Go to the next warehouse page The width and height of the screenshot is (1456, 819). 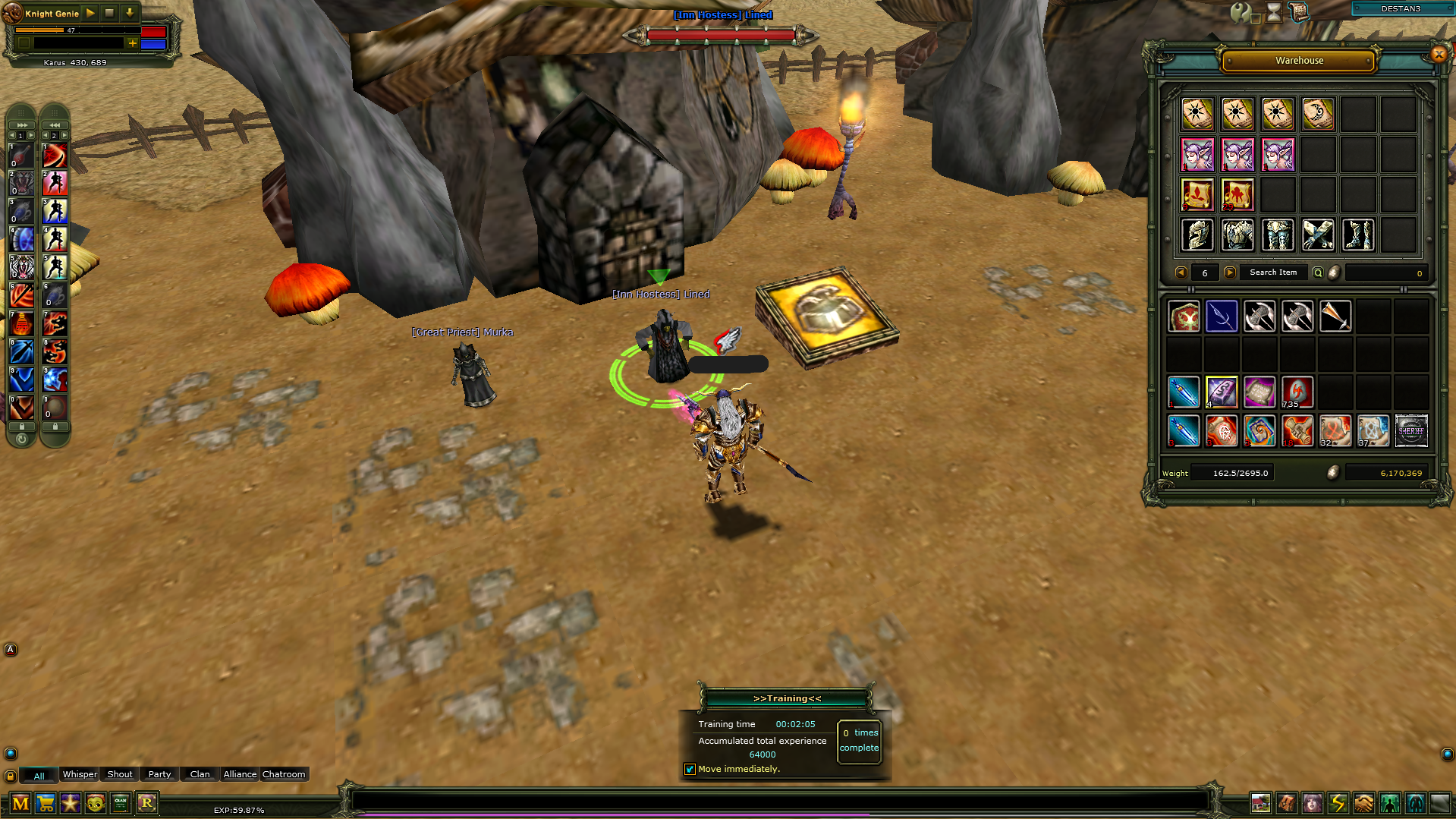pos(1230,272)
